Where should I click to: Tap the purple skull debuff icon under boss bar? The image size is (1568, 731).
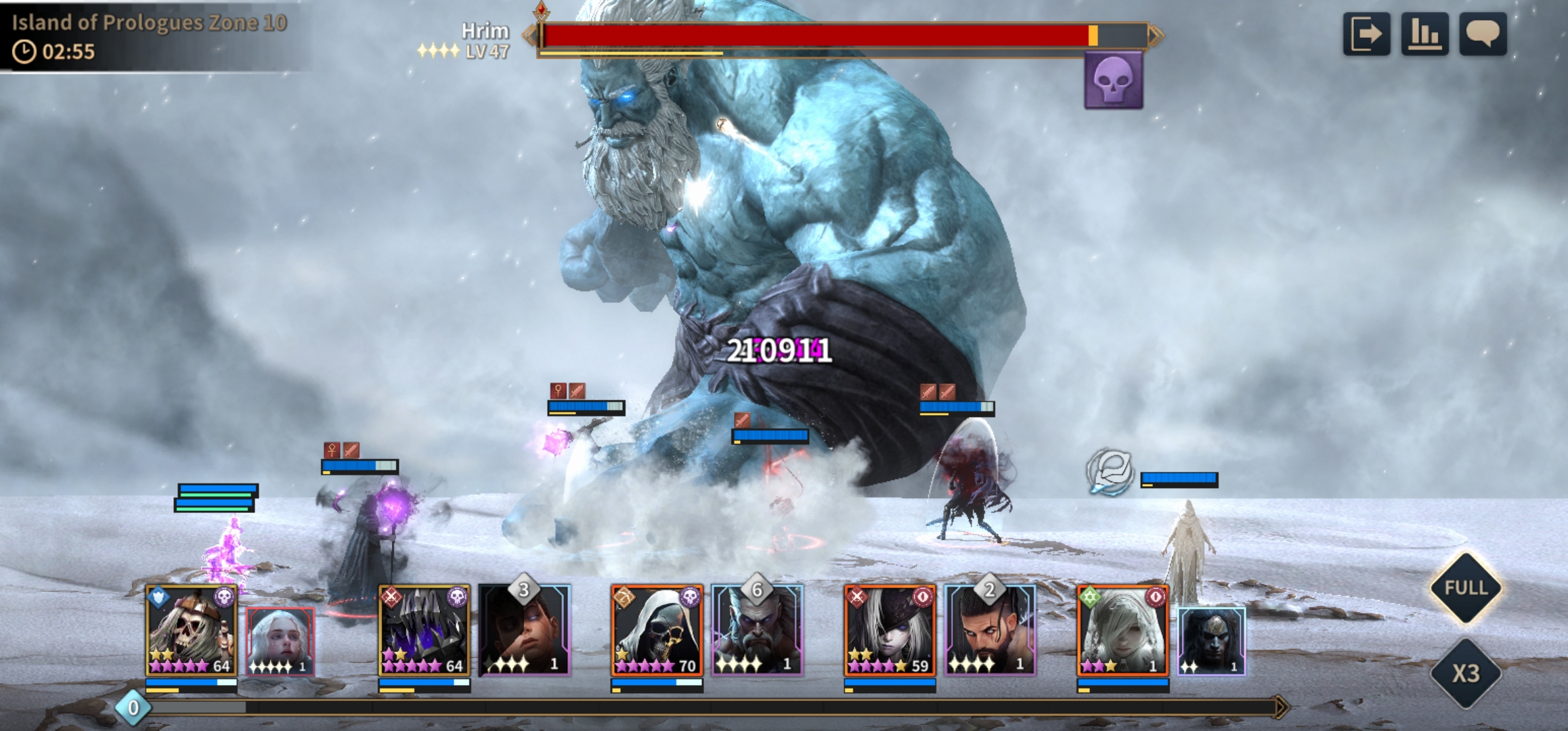coord(1113,81)
